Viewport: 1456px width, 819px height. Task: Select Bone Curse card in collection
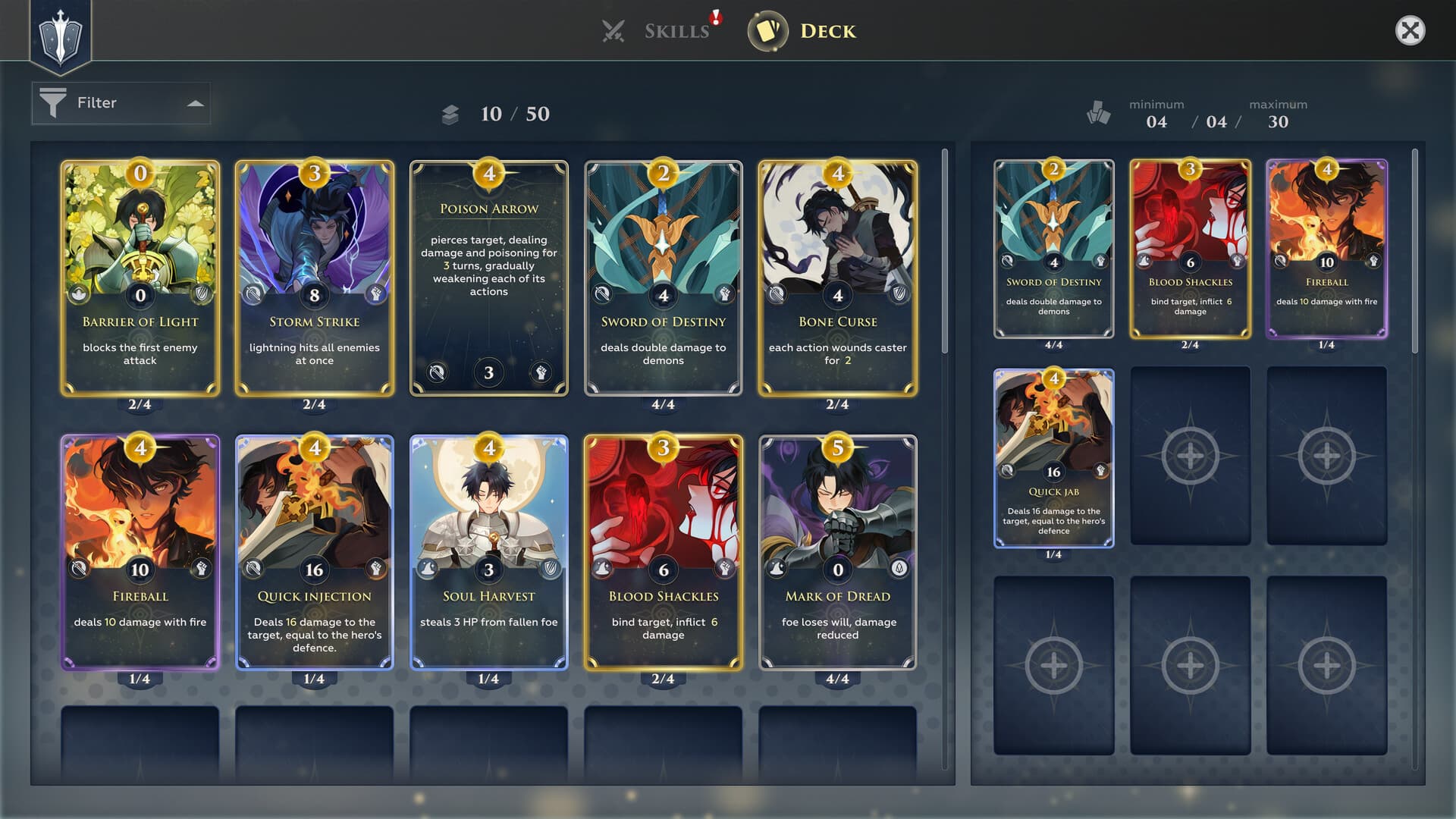tap(838, 278)
